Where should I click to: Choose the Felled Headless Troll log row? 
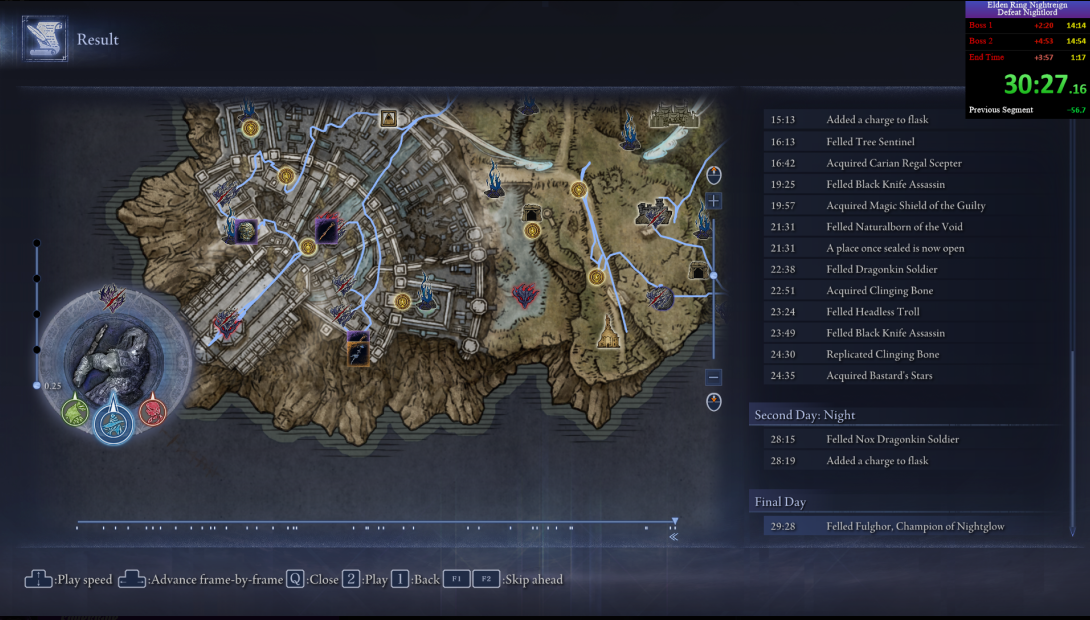point(872,312)
